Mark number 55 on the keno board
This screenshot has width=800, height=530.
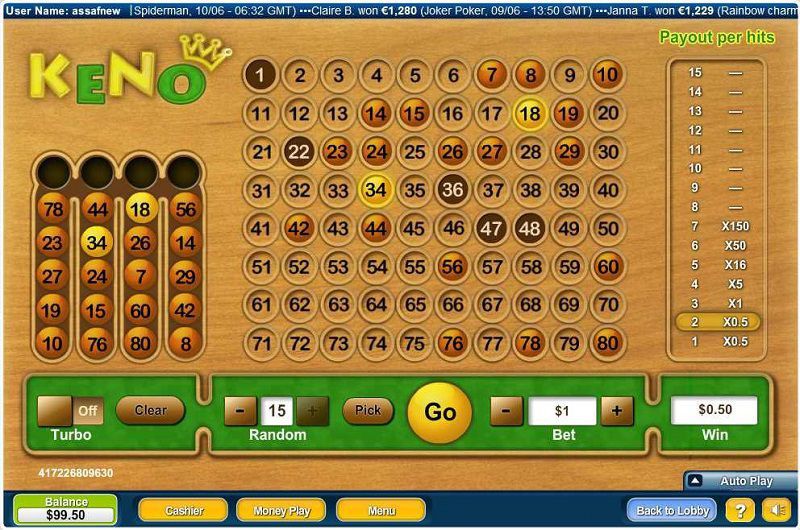pyautogui.click(x=415, y=267)
